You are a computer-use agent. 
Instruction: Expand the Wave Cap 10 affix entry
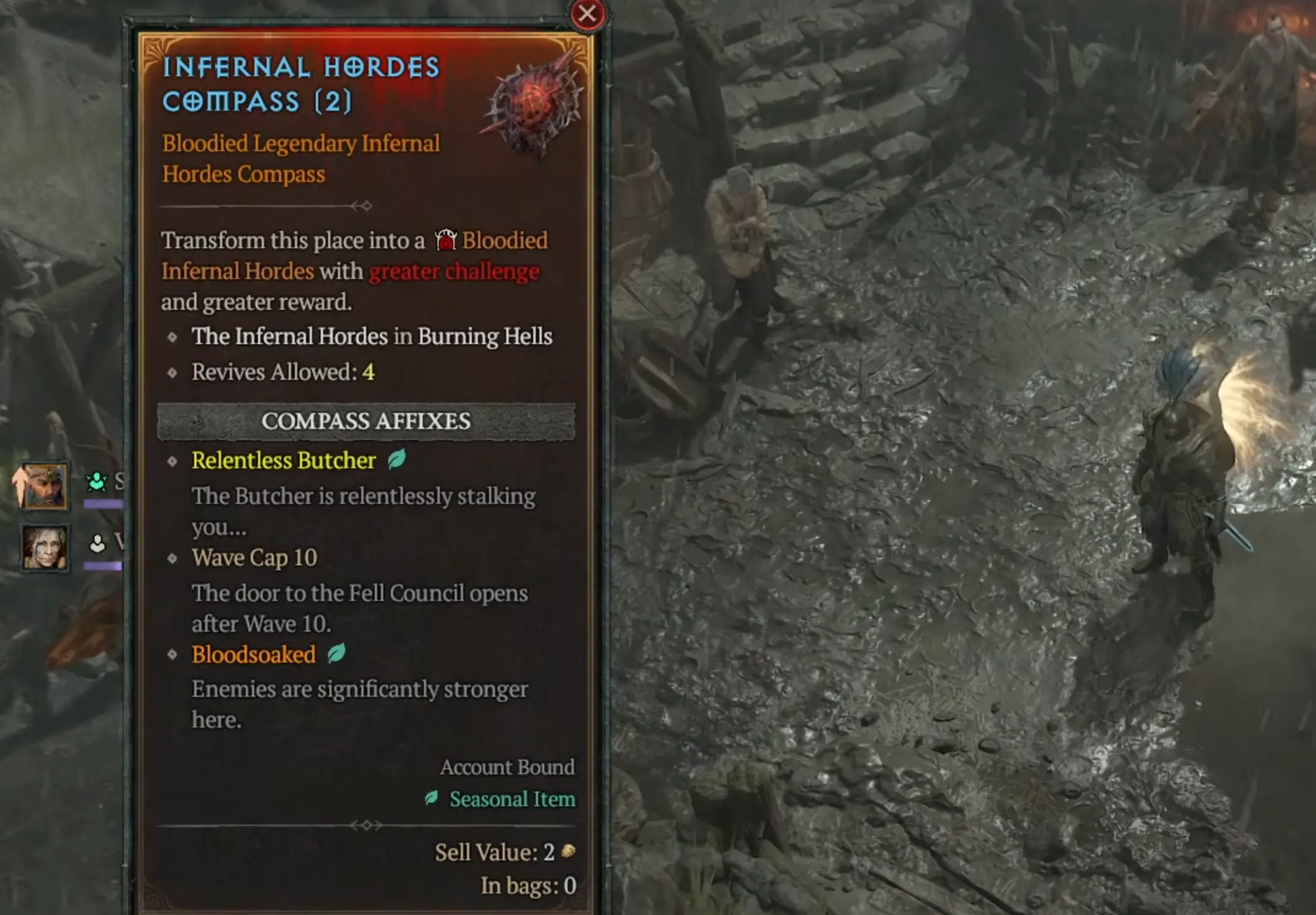pos(254,558)
